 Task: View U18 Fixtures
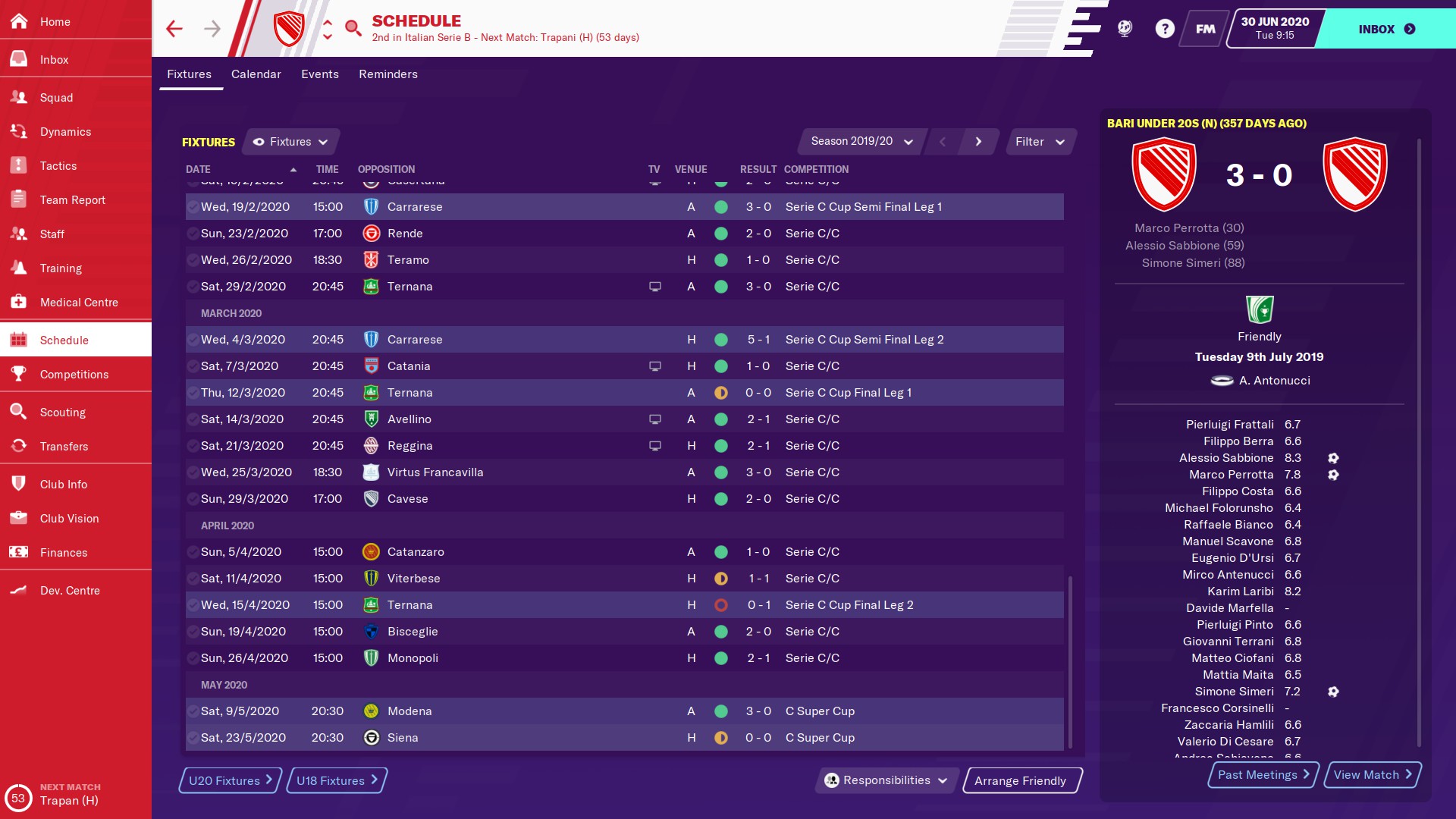(337, 780)
